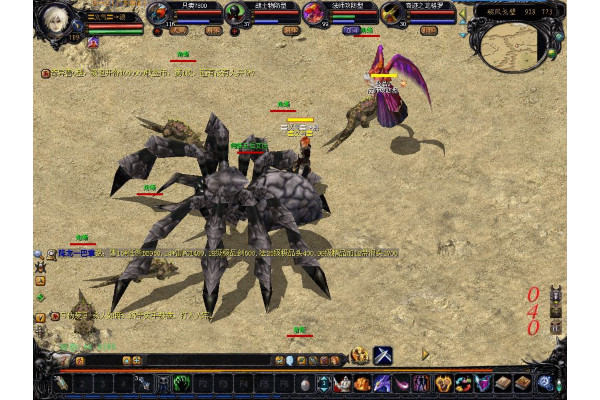Activate the purple crescent slash skill
This screenshot has width=600, height=400.
(401, 383)
